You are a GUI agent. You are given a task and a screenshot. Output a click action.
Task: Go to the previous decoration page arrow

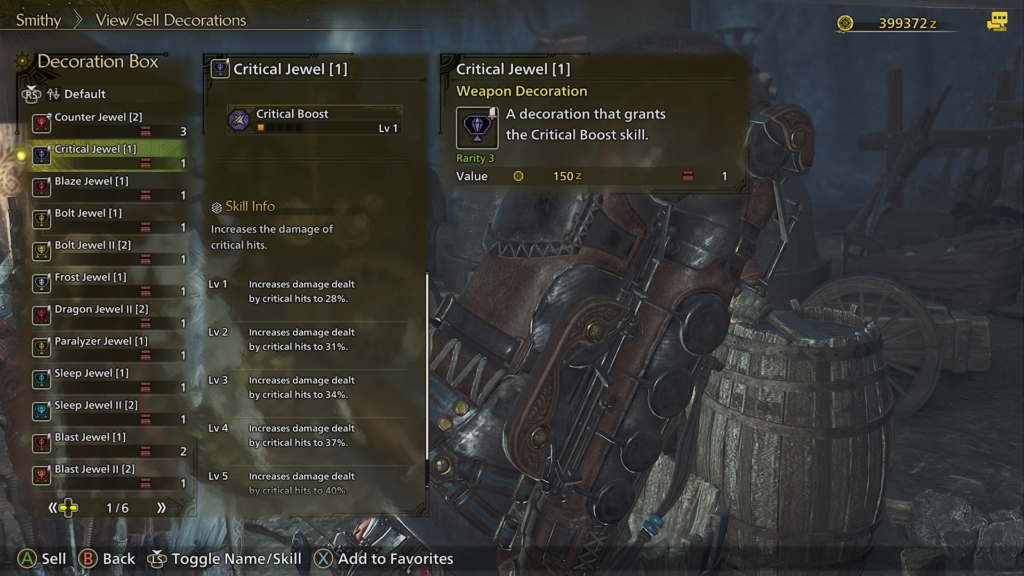coord(53,508)
